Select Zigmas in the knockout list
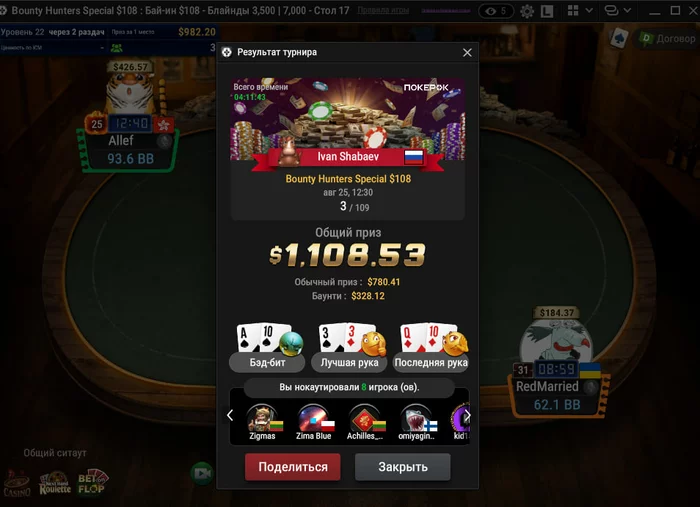The width and height of the screenshot is (700, 507). coord(261,419)
